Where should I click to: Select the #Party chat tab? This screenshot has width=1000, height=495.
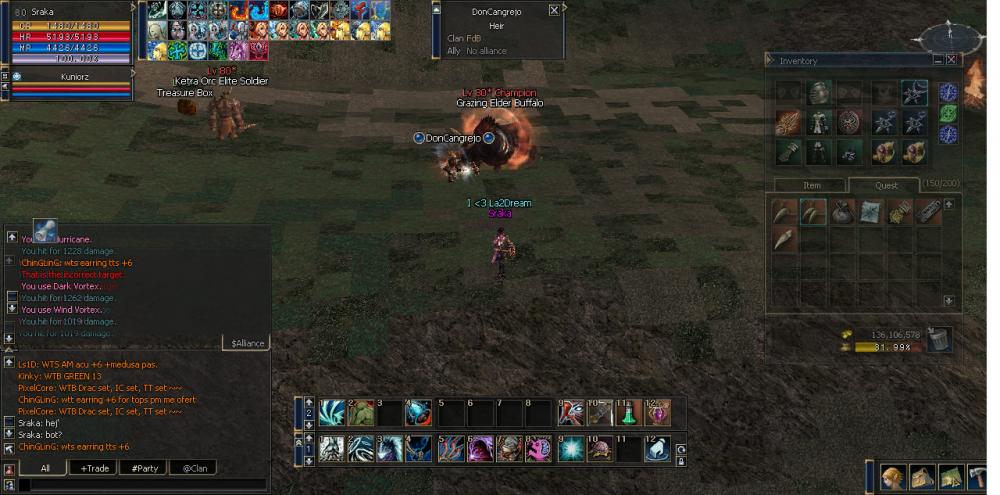[144, 468]
